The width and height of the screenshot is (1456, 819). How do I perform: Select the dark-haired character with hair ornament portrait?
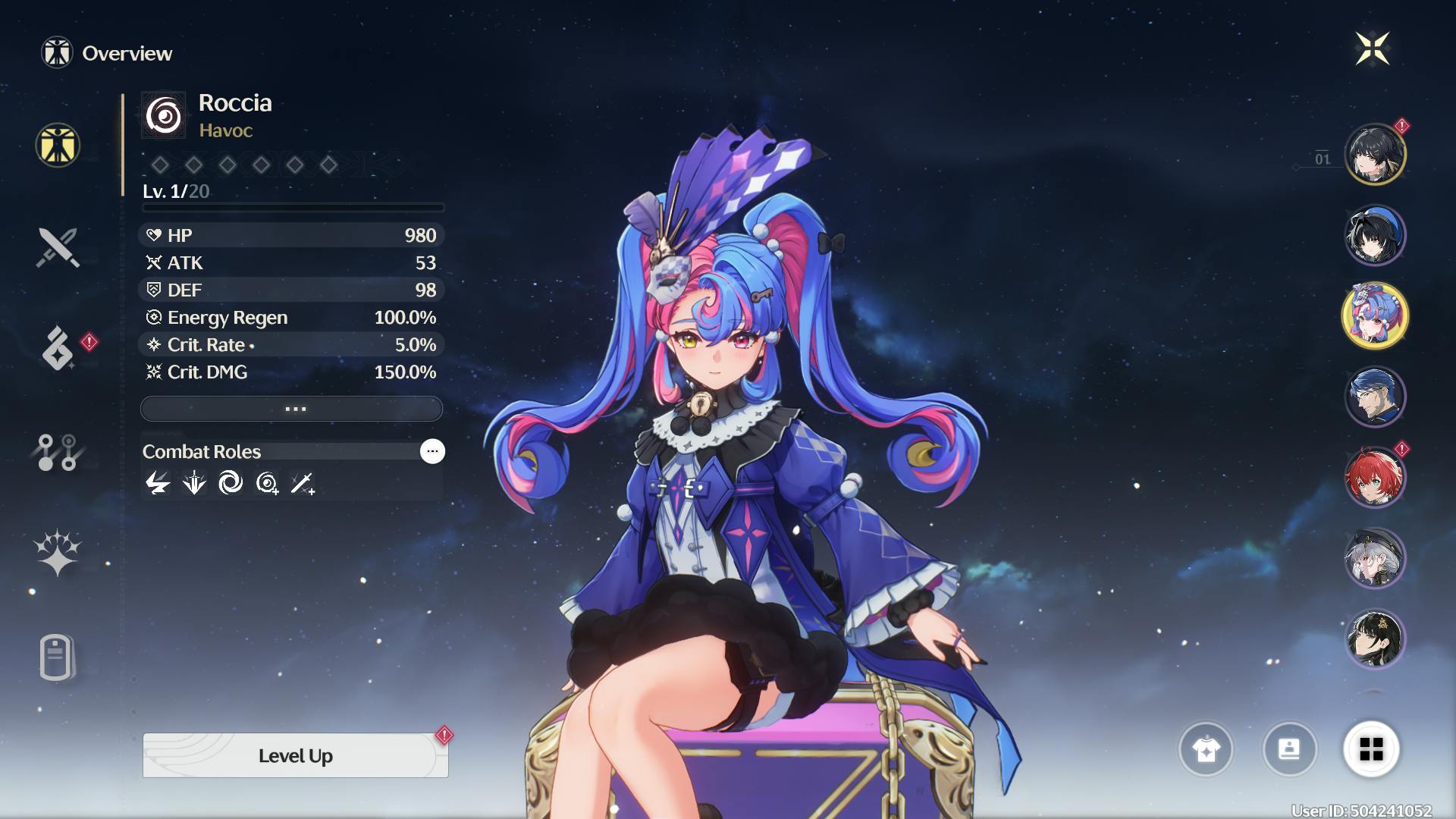[x=1375, y=639]
